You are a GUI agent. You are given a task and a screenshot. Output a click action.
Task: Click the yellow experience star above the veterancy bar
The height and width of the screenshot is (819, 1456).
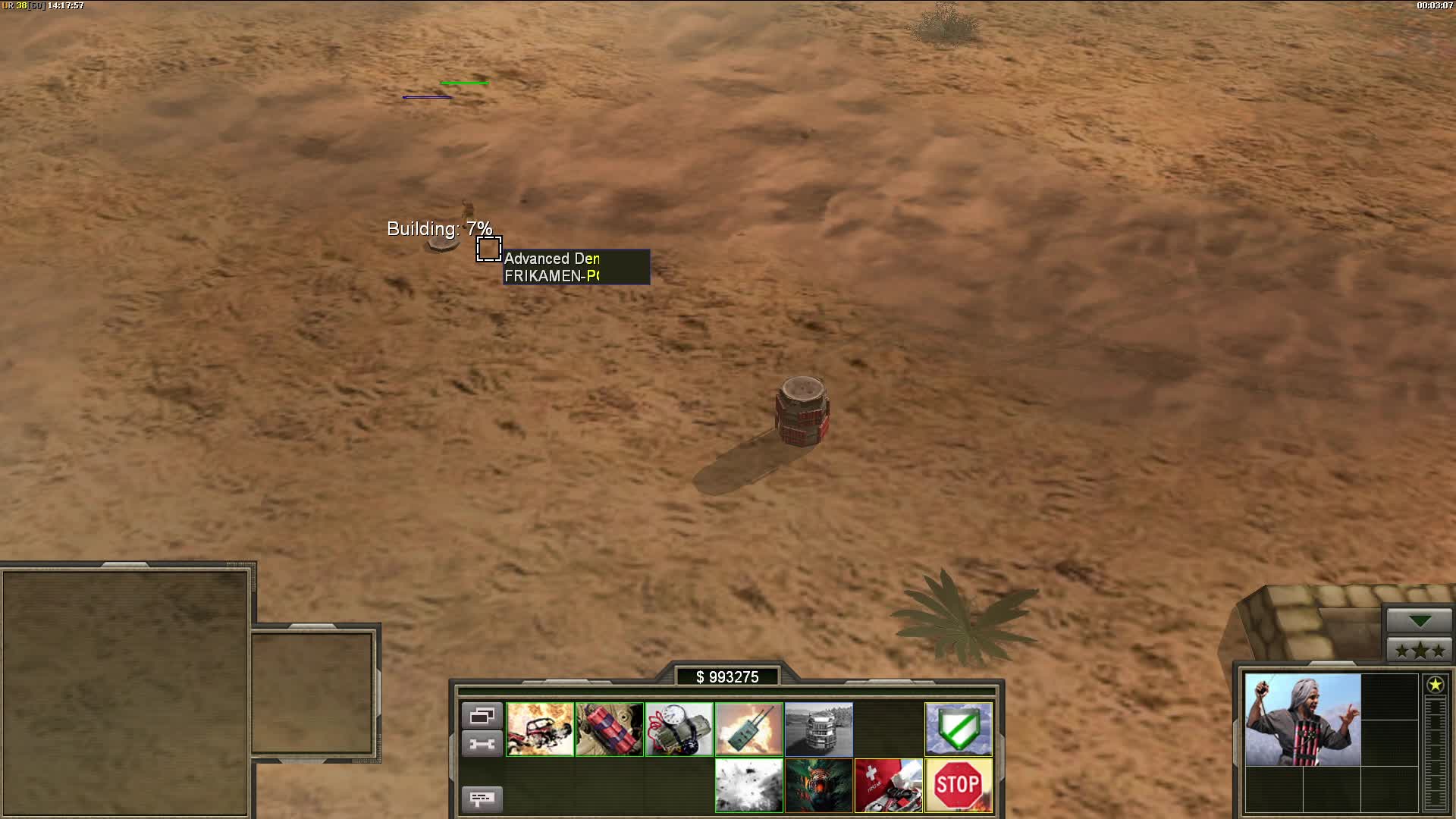pos(1437,685)
